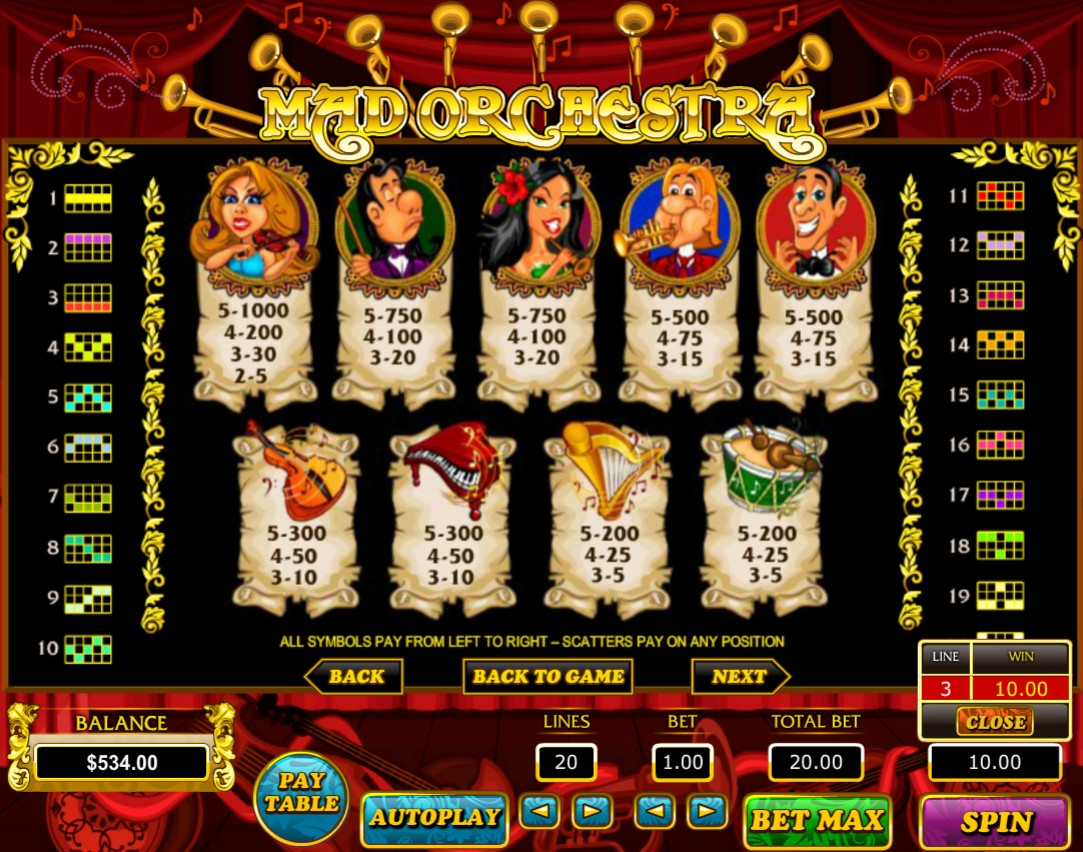1083x852 pixels.
Task: Activate Bet Max
Action: click(817, 821)
